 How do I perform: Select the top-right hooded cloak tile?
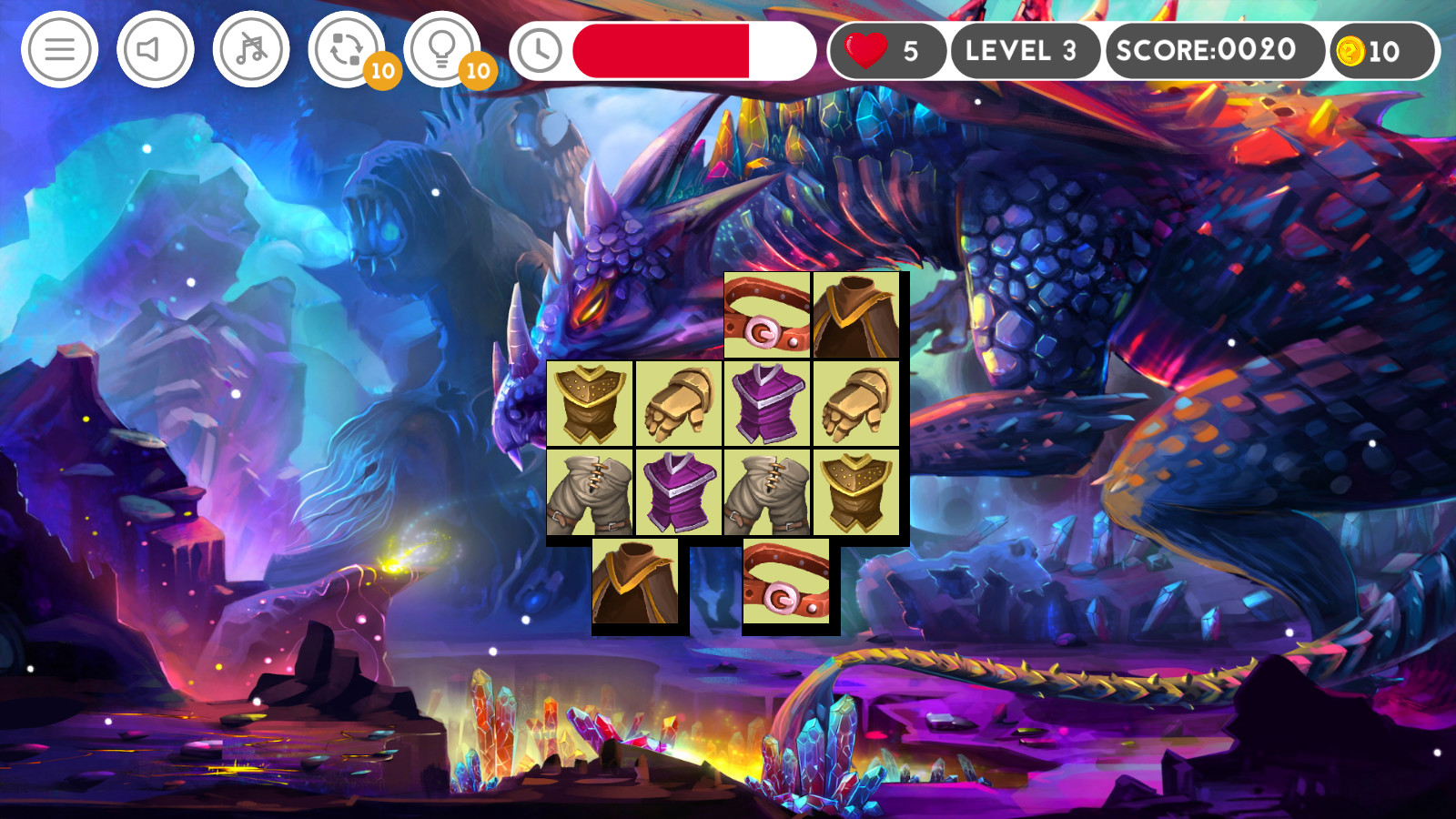(855, 313)
